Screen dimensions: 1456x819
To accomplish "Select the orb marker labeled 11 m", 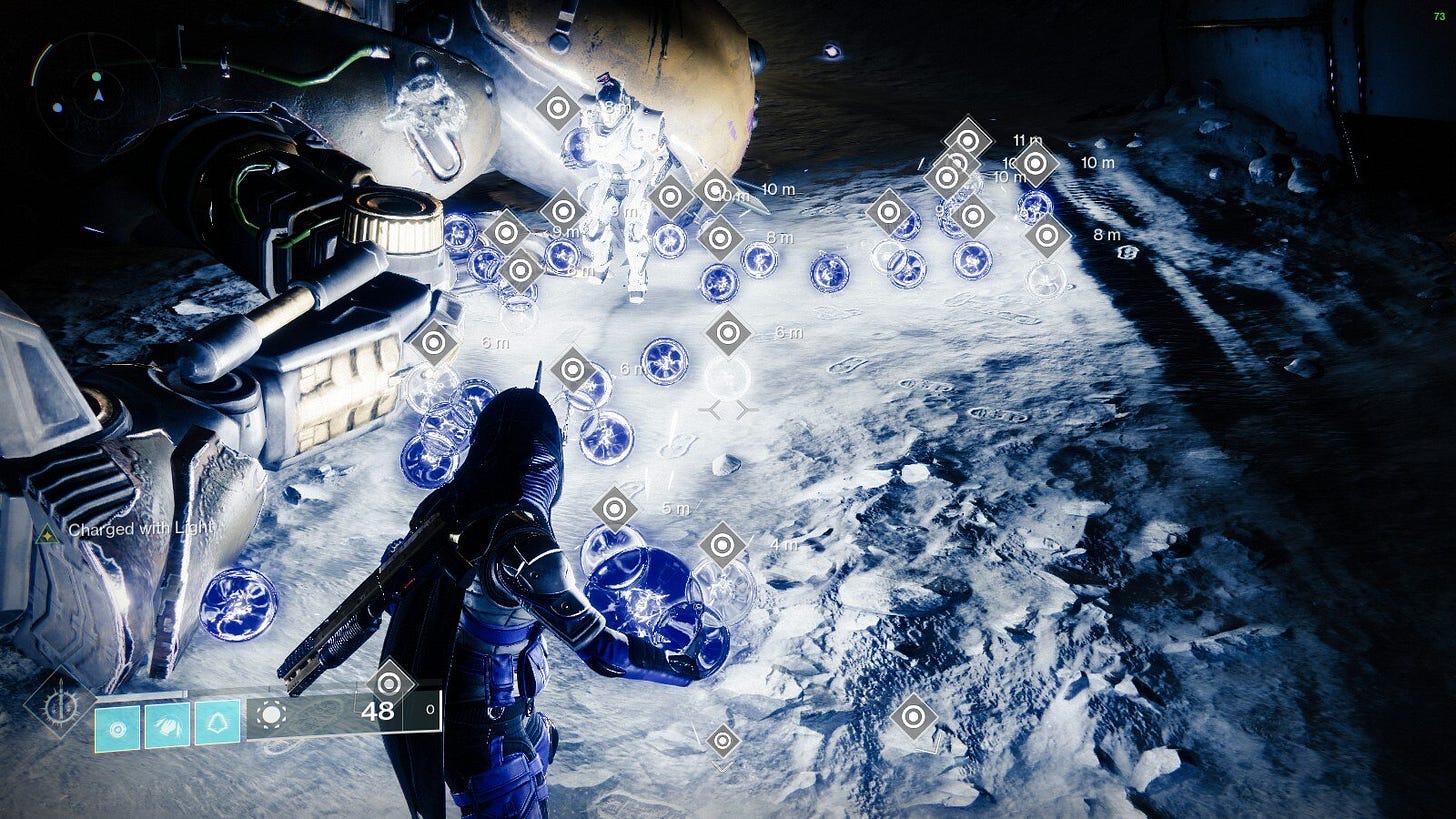I will coord(968,139).
